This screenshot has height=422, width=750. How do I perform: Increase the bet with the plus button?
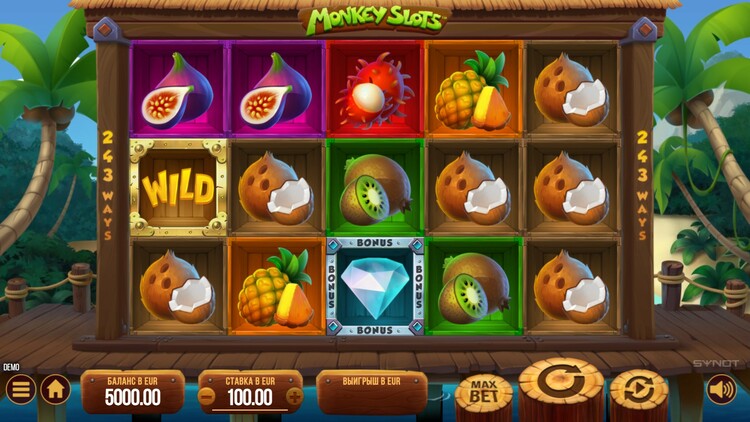(x=294, y=395)
